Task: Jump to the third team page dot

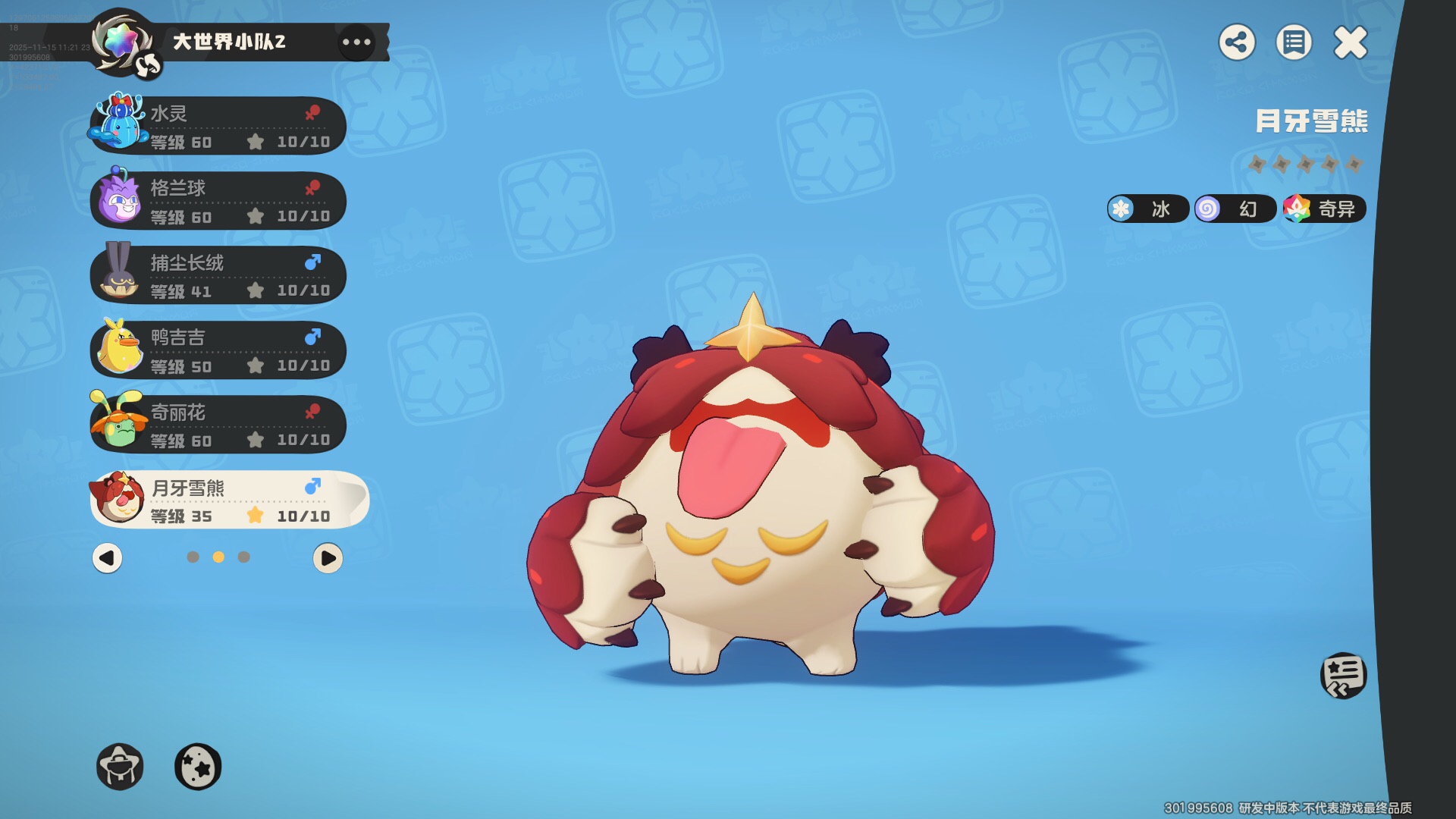Action: [x=244, y=557]
